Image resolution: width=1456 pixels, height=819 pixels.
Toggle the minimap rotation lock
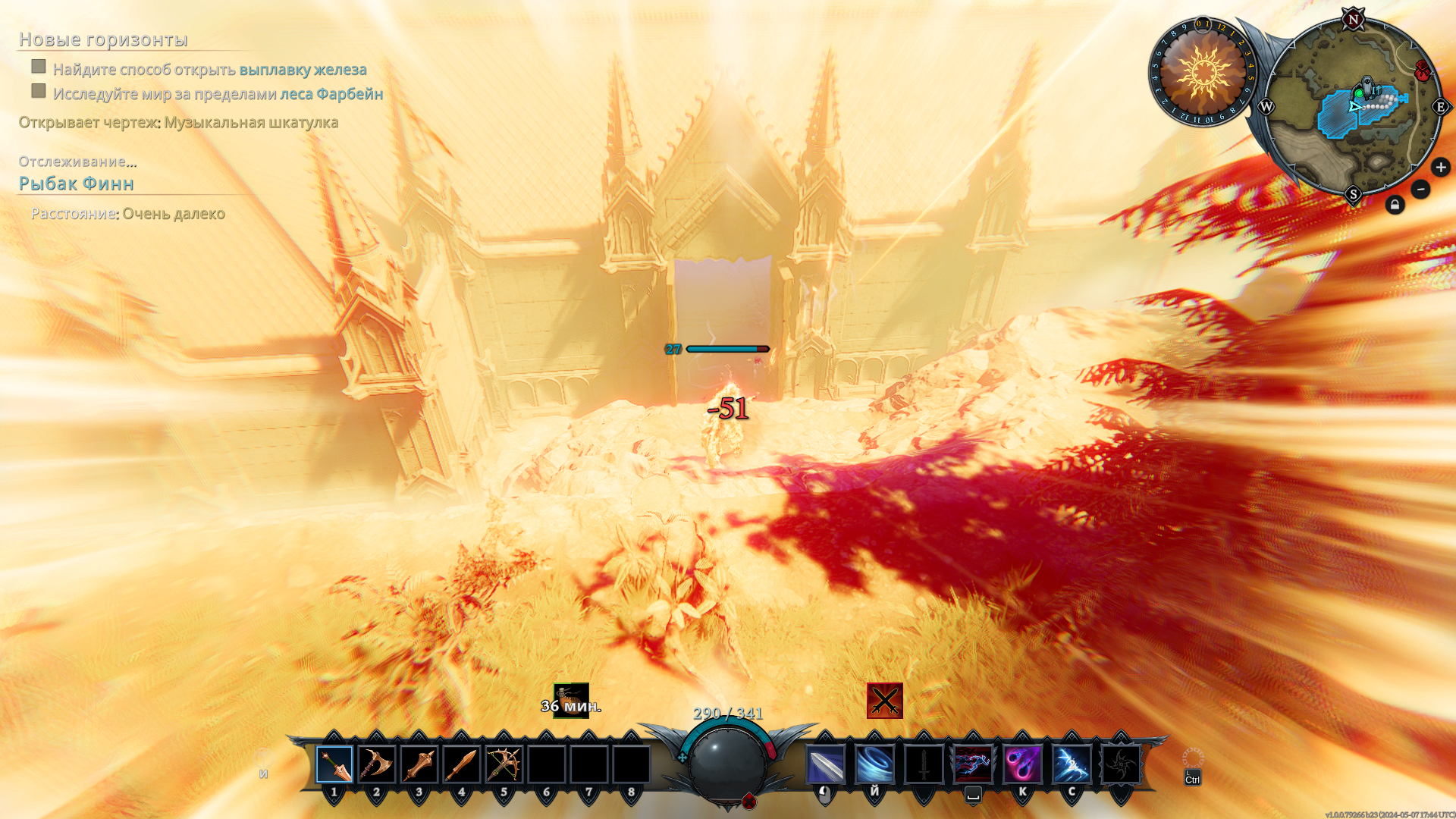pos(1395,206)
